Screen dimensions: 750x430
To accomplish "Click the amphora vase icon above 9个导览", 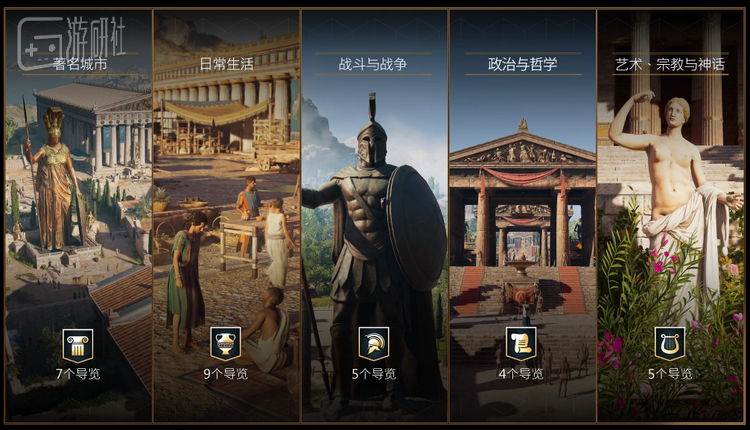I will tap(226, 343).
